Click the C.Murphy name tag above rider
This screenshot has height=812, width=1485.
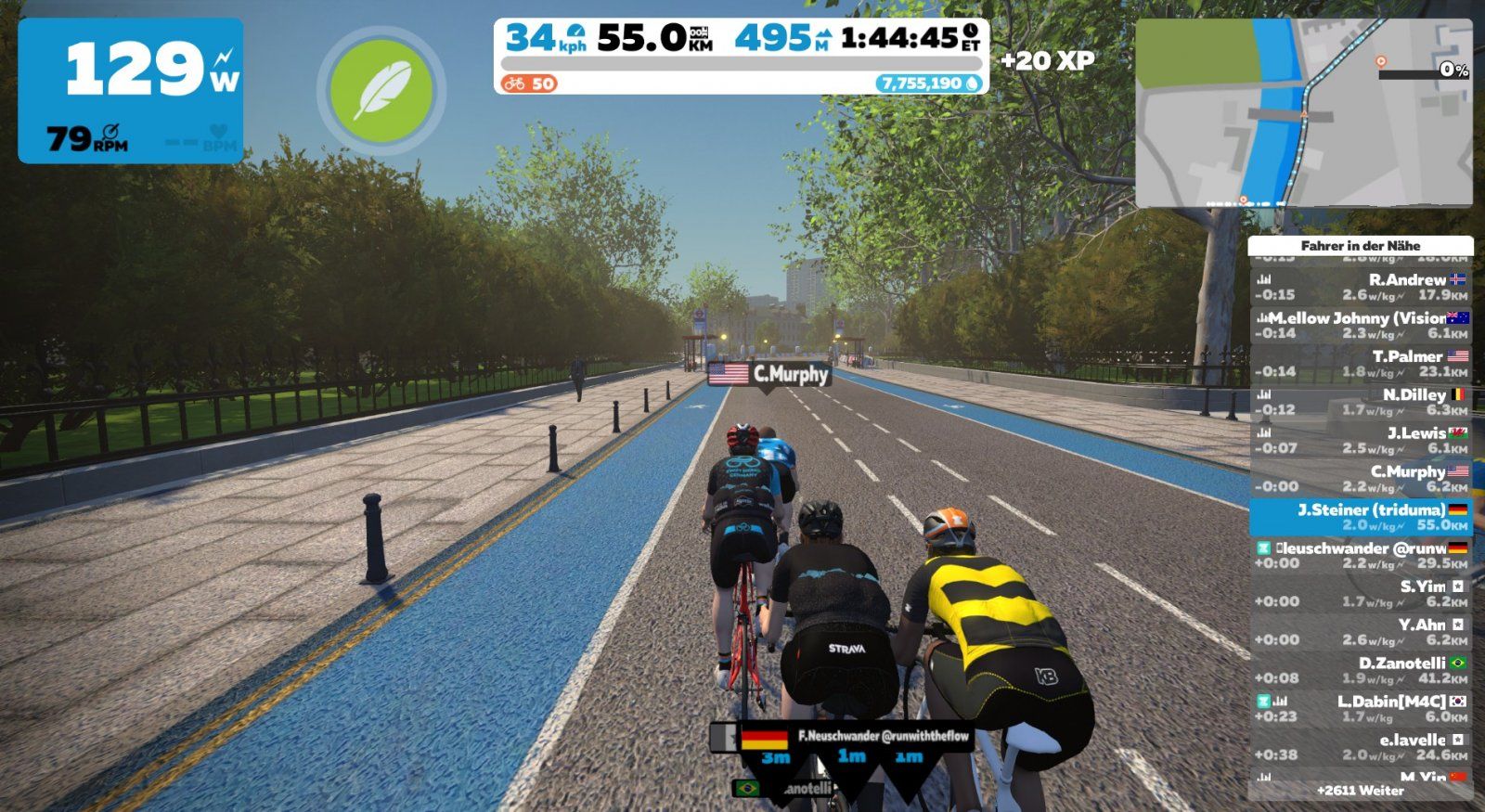click(769, 374)
